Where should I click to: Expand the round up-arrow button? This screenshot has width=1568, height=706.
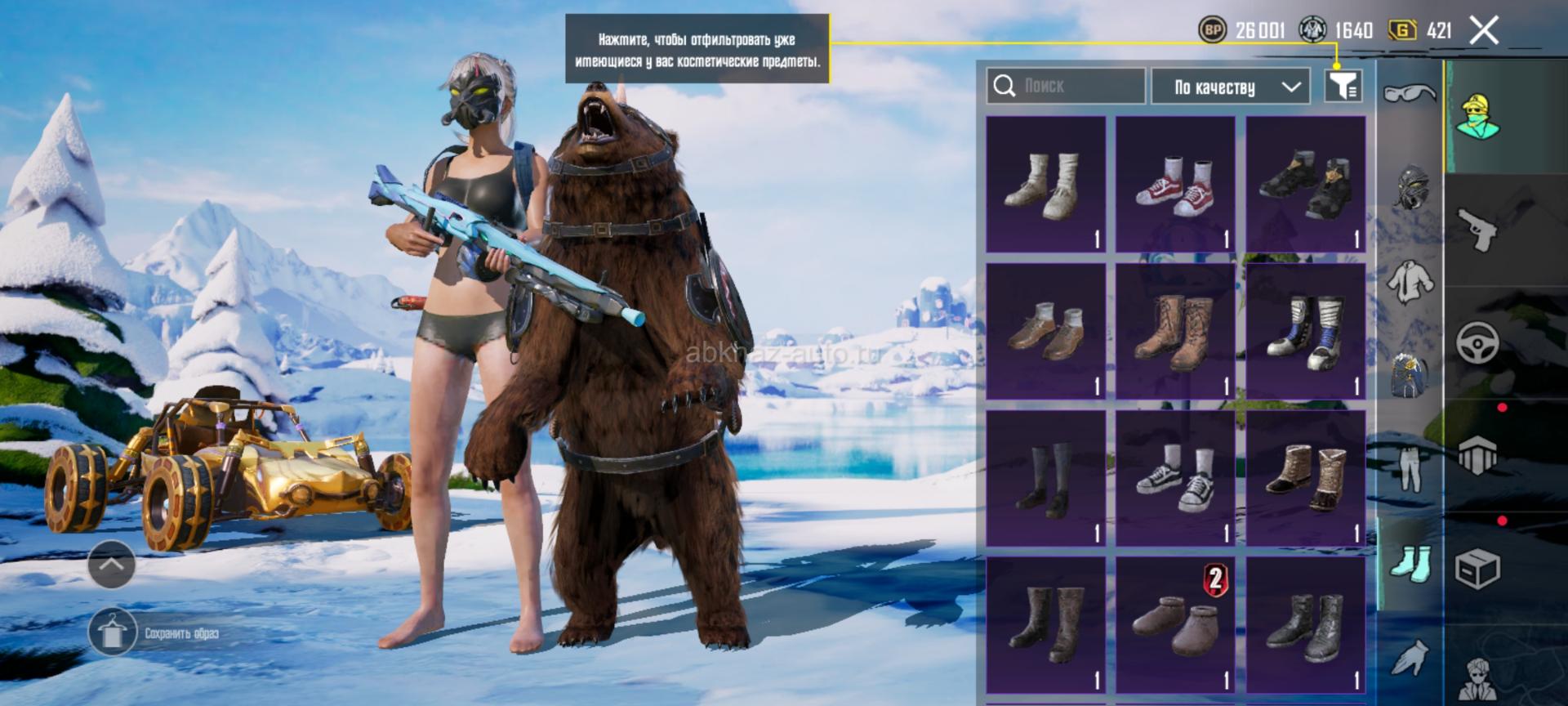pyautogui.click(x=112, y=564)
